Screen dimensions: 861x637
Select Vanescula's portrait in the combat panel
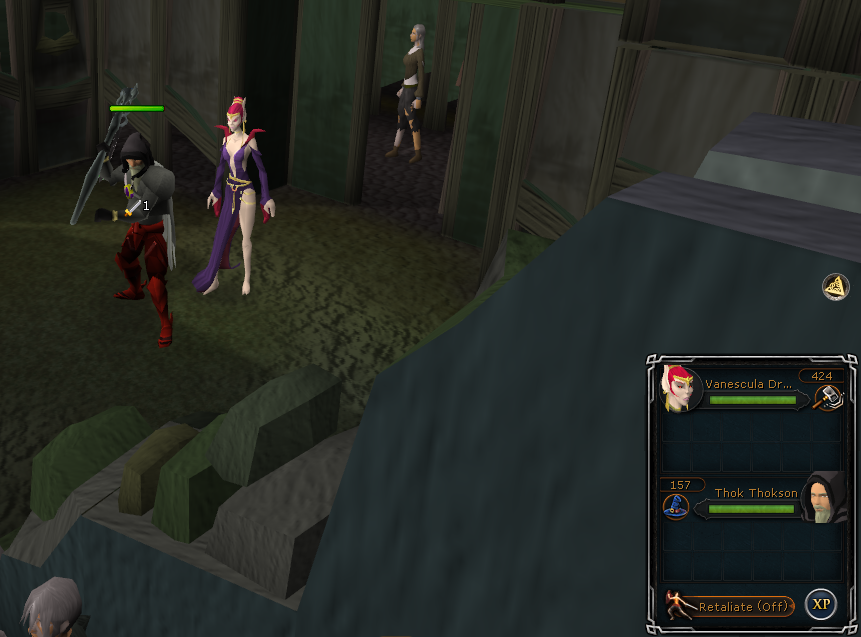pos(681,387)
